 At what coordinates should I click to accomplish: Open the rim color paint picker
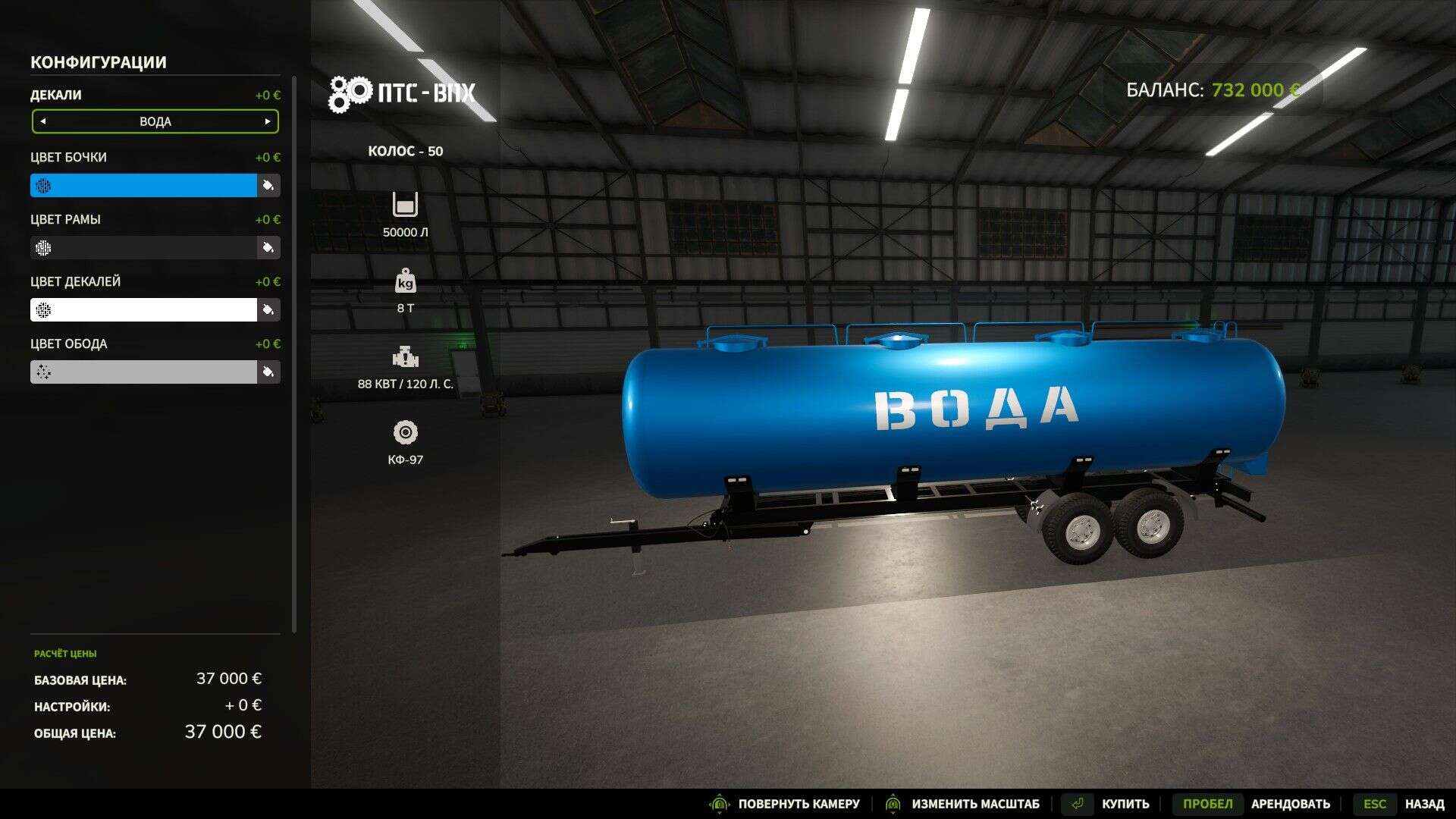pyautogui.click(x=268, y=372)
